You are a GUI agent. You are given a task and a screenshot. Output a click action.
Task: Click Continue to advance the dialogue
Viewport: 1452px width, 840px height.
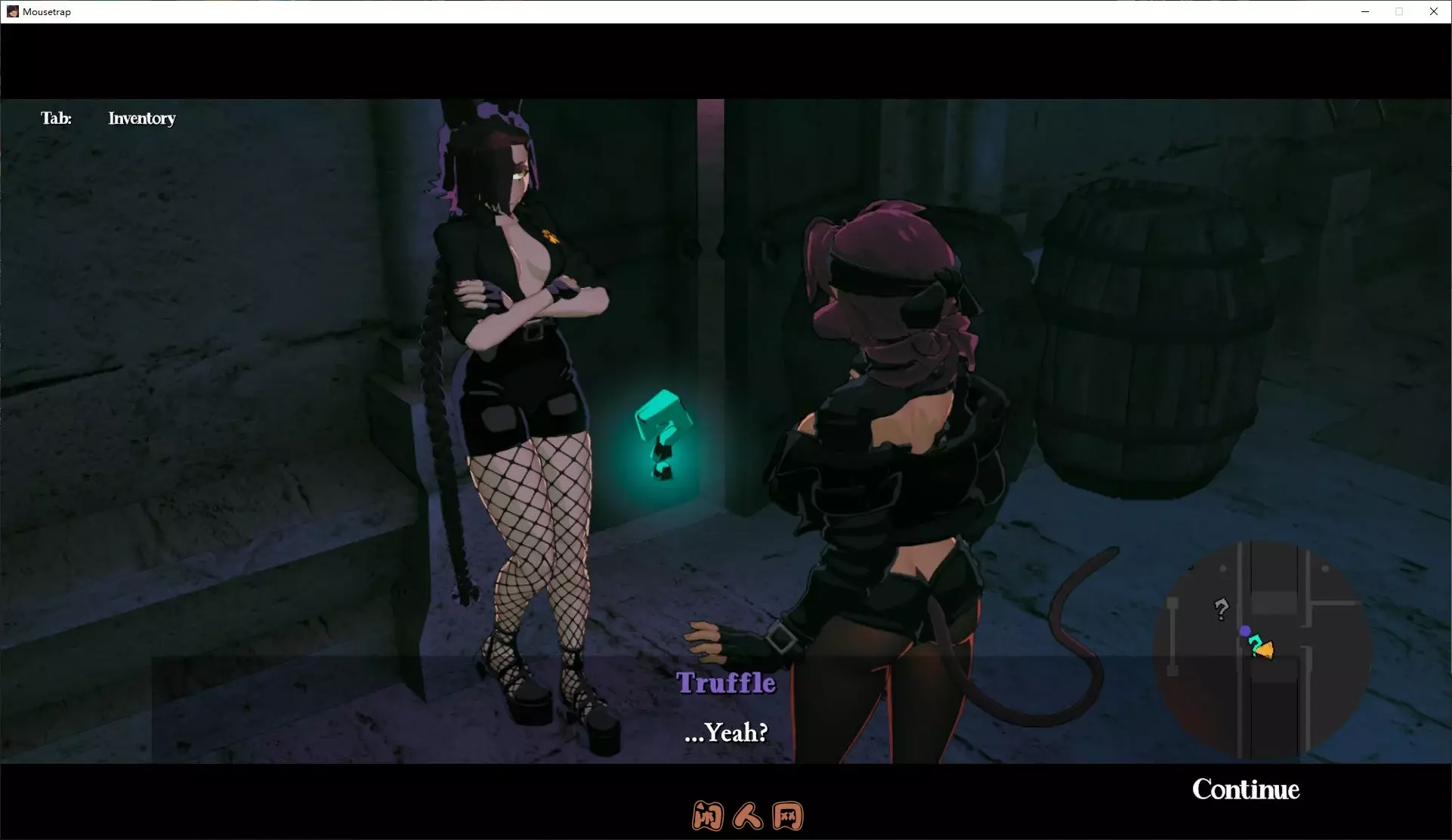(x=1246, y=789)
